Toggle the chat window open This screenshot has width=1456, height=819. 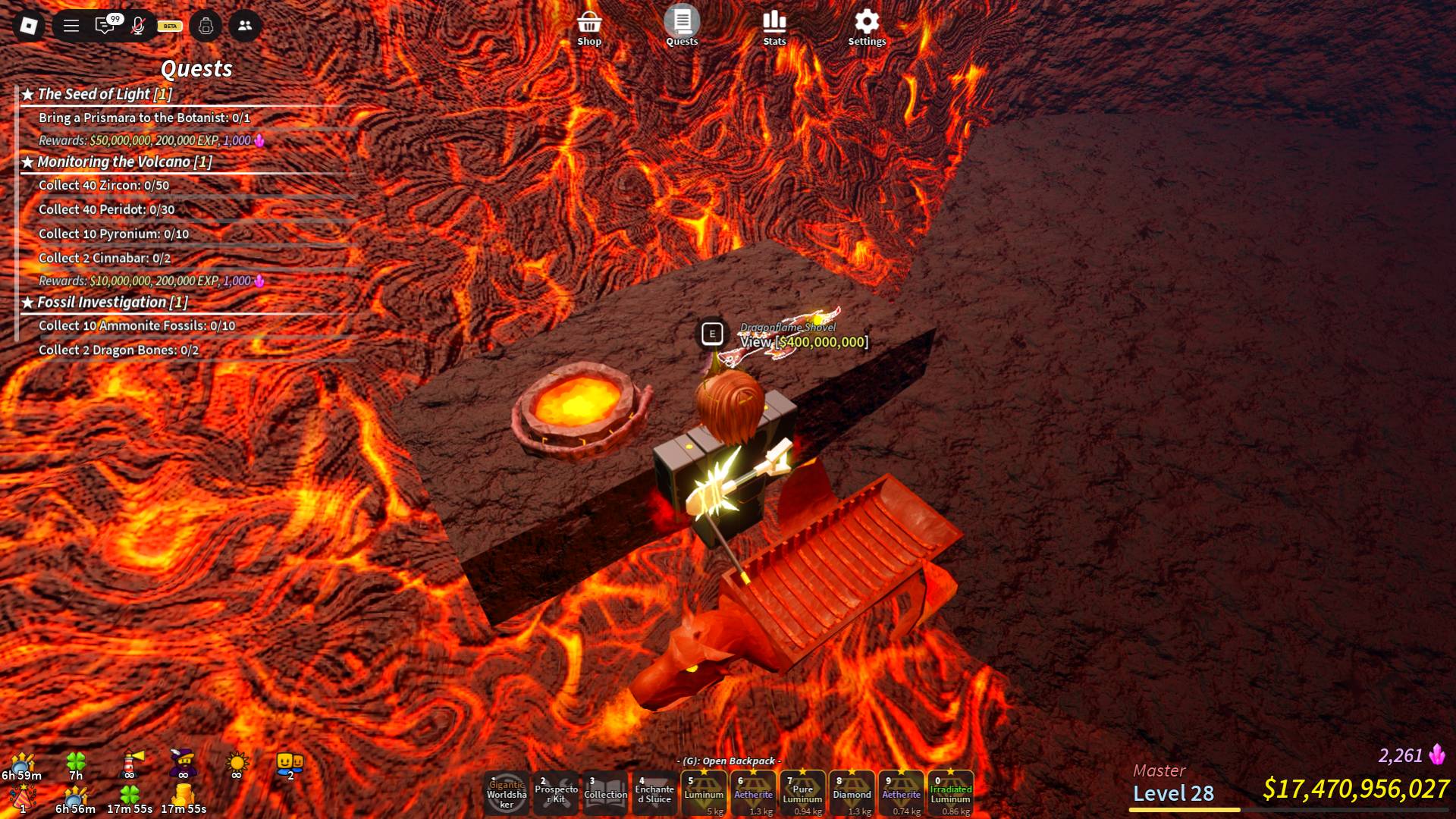104,27
